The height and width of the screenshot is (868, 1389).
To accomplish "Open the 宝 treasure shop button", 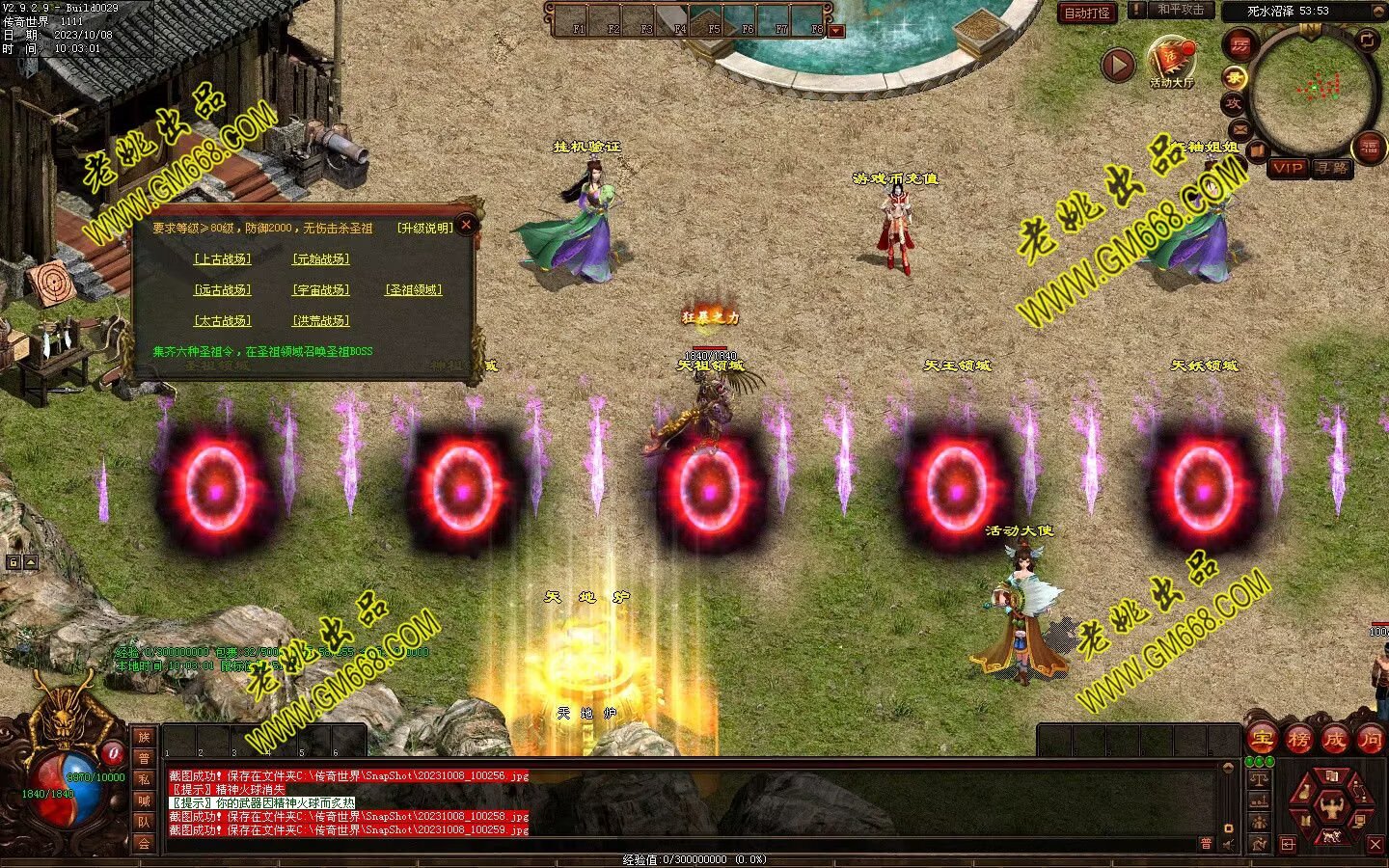I will click(1262, 740).
